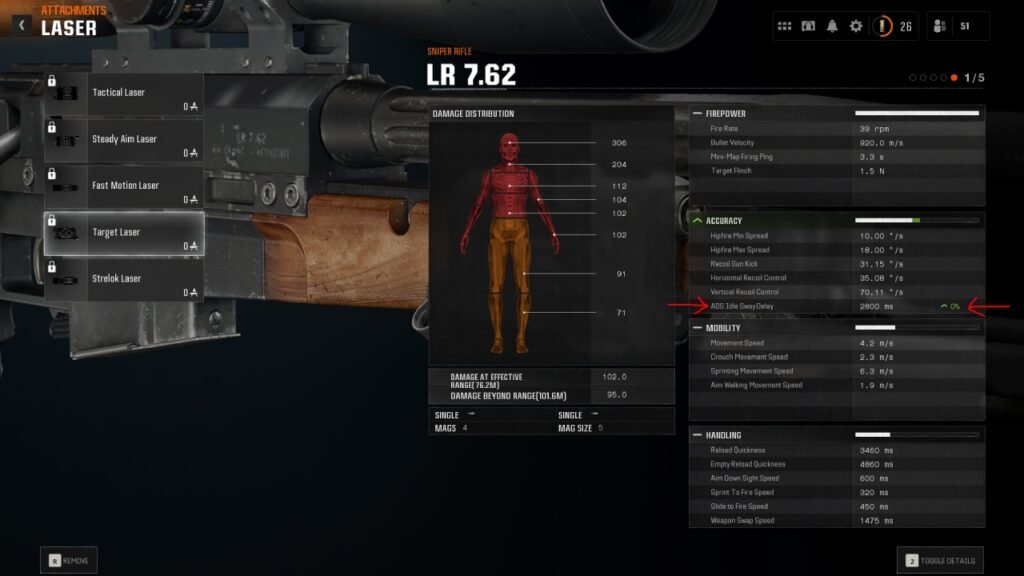Open the icon next to the grid menu
The height and width of the screenshot is (576, 1024).
[808, 26]
